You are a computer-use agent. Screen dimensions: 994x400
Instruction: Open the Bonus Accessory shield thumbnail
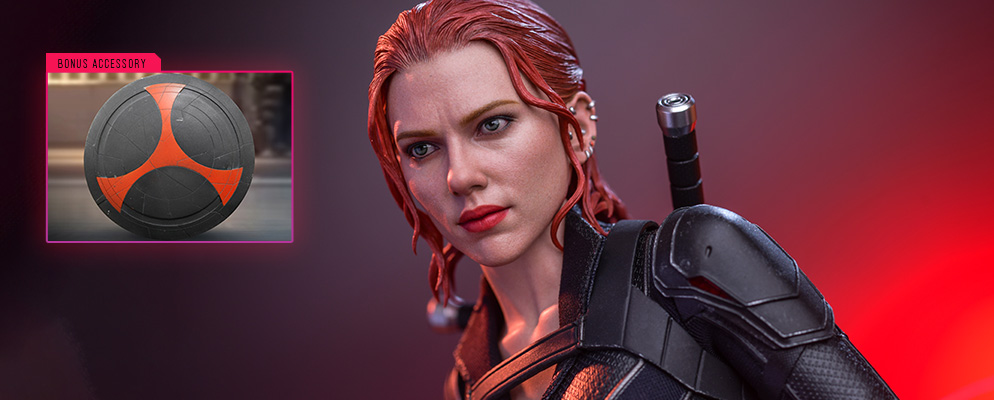[169, 156]
